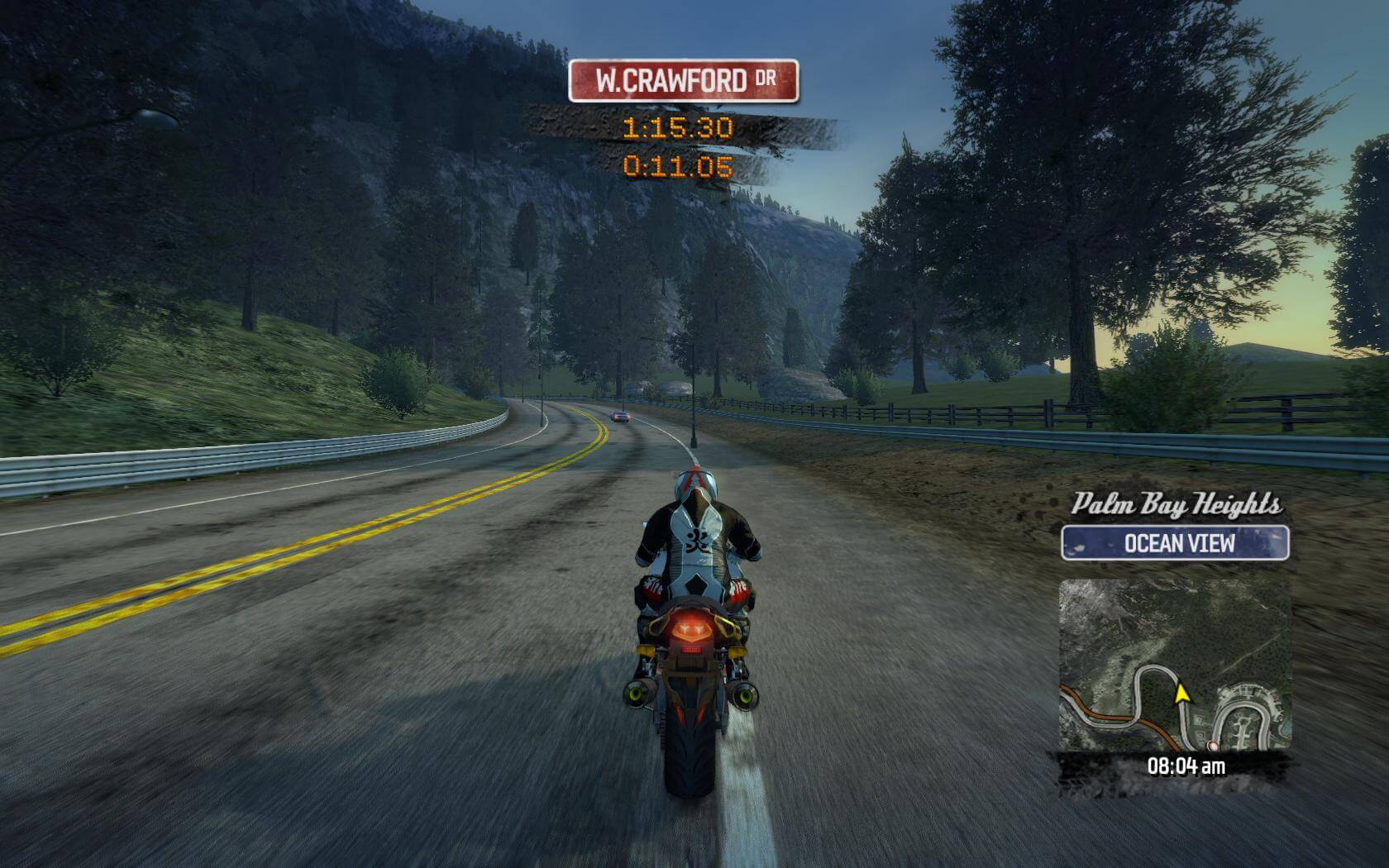Click the Ocean View street sign
Image resolution: width=1389 pixels, height=868 pixels.
pyautogui.click(x=1175, y=543)
